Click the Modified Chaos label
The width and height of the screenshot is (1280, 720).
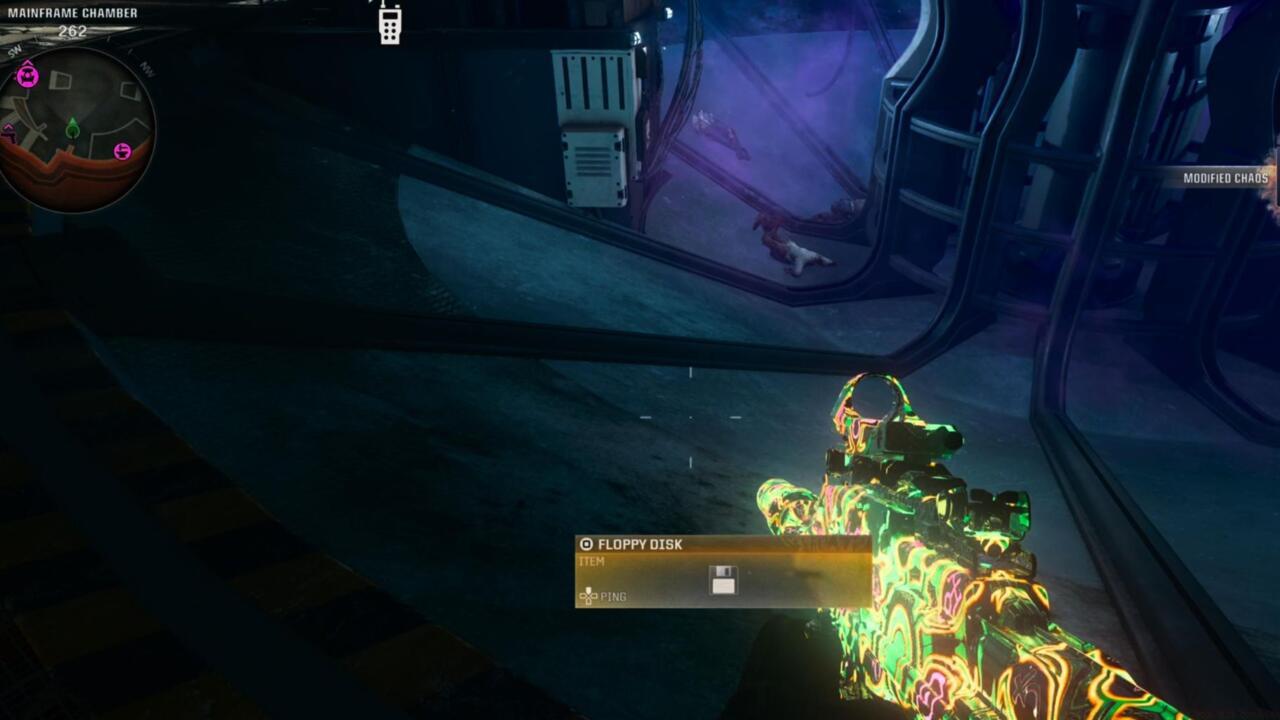[1225, 178]
